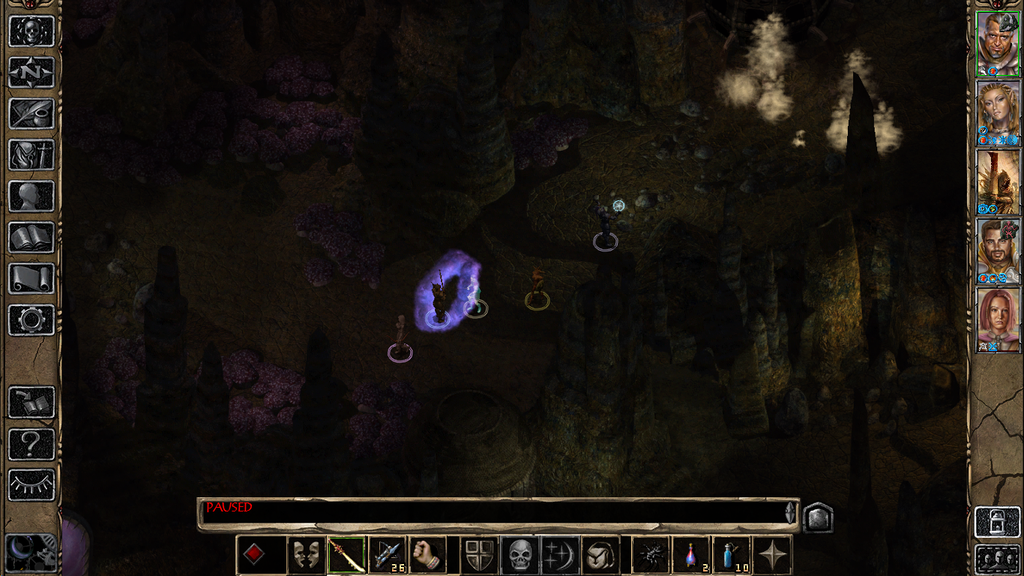Open the journal quill button

tap(31, 113)
